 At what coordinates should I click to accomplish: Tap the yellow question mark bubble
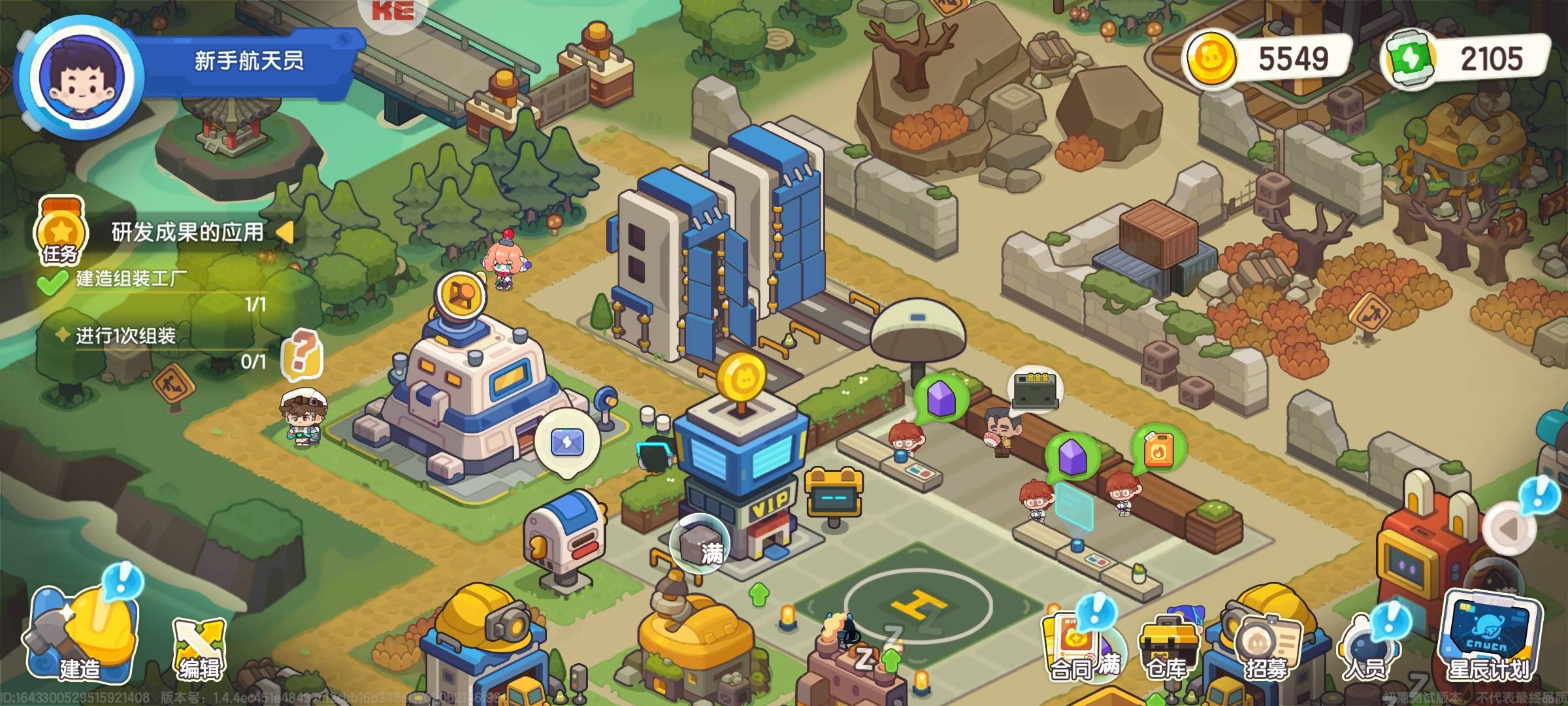point(302,354)
